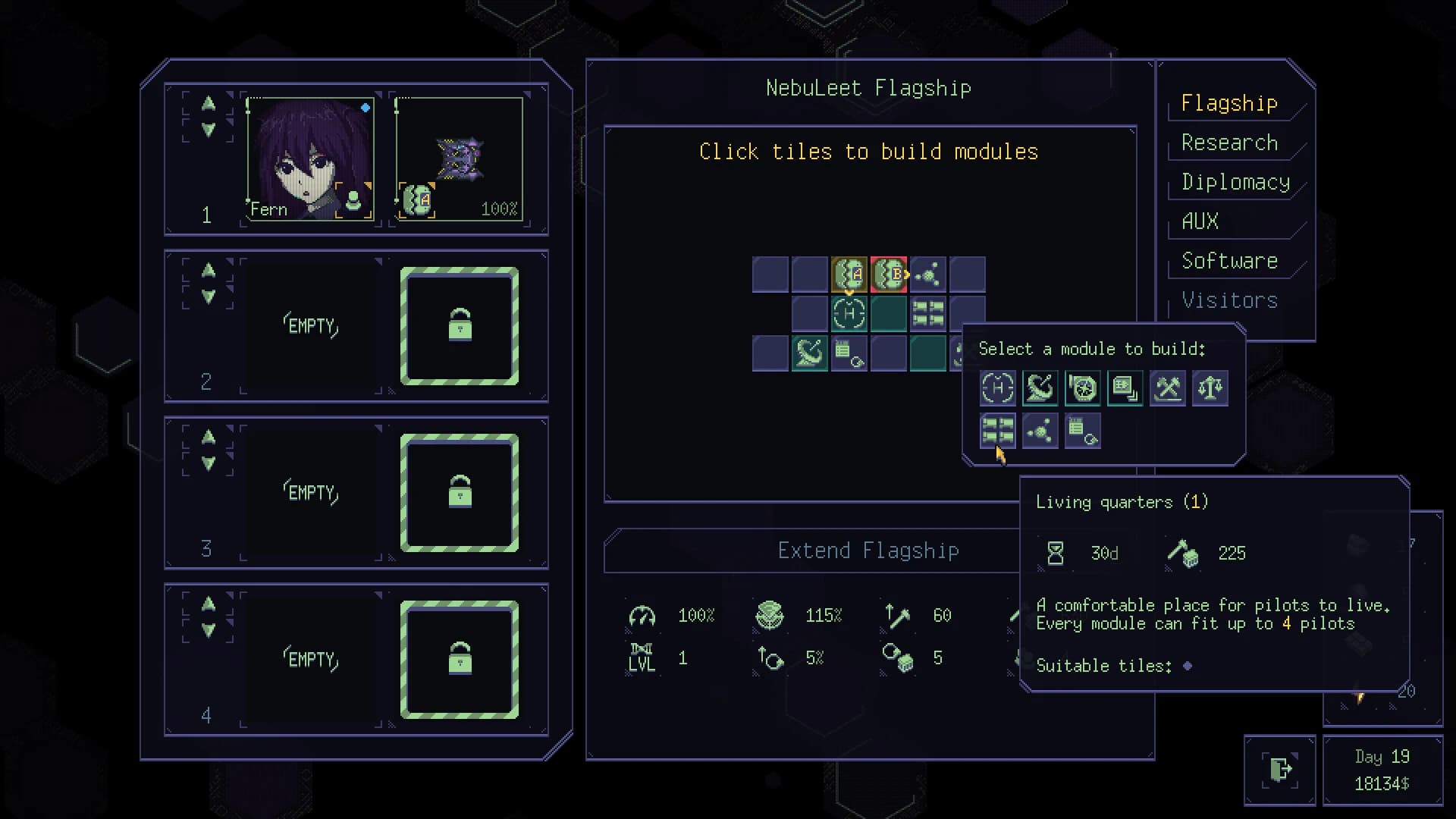Unlock pilot slot 2
The height and width of the screenshot is (819, 1456).
(x=459, y=325)
